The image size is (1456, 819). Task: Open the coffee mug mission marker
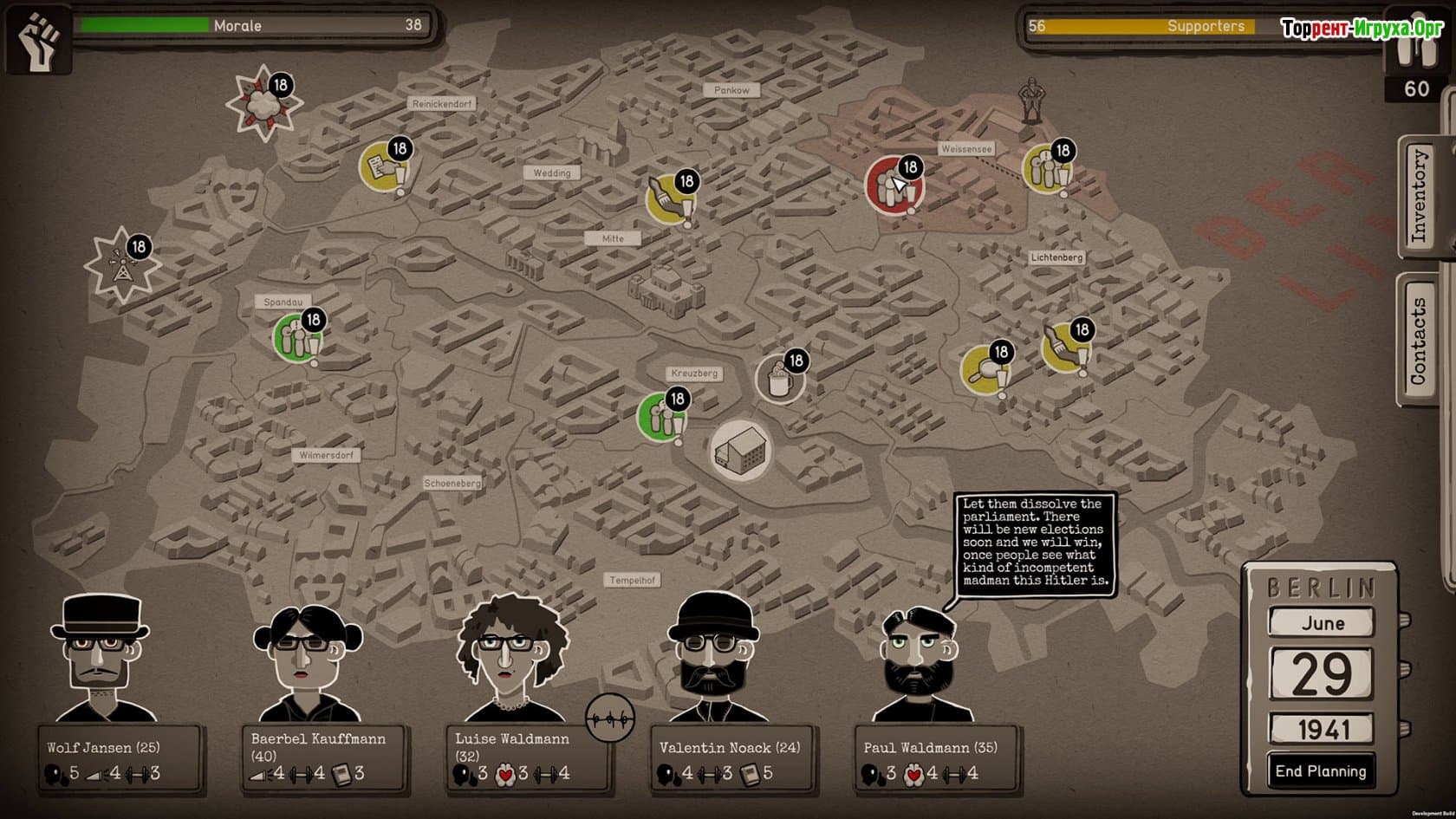click(779, 378)
